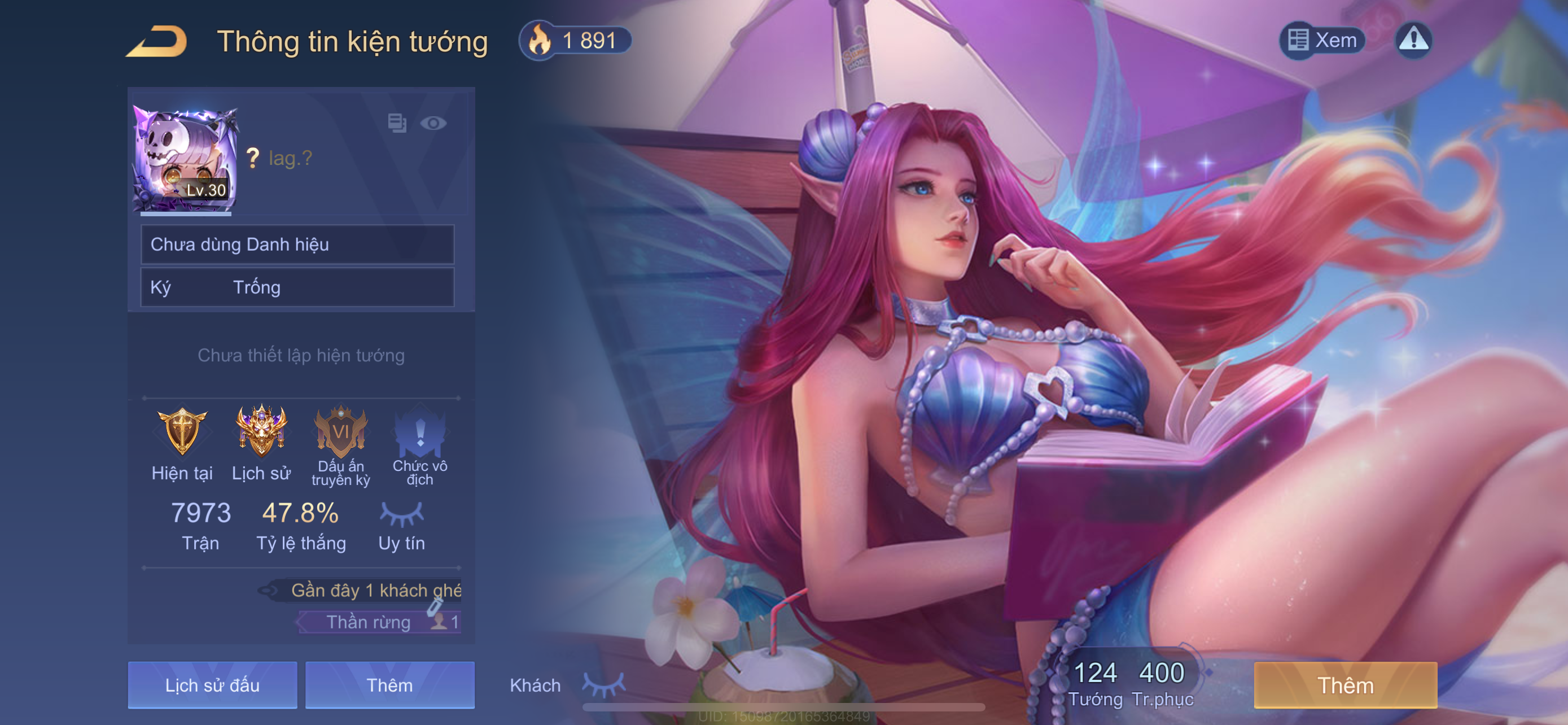Viewport: 1568px width, 725px height.
Task: Show the Khách visitors eye icon
Action: click(x=604, y=685)
